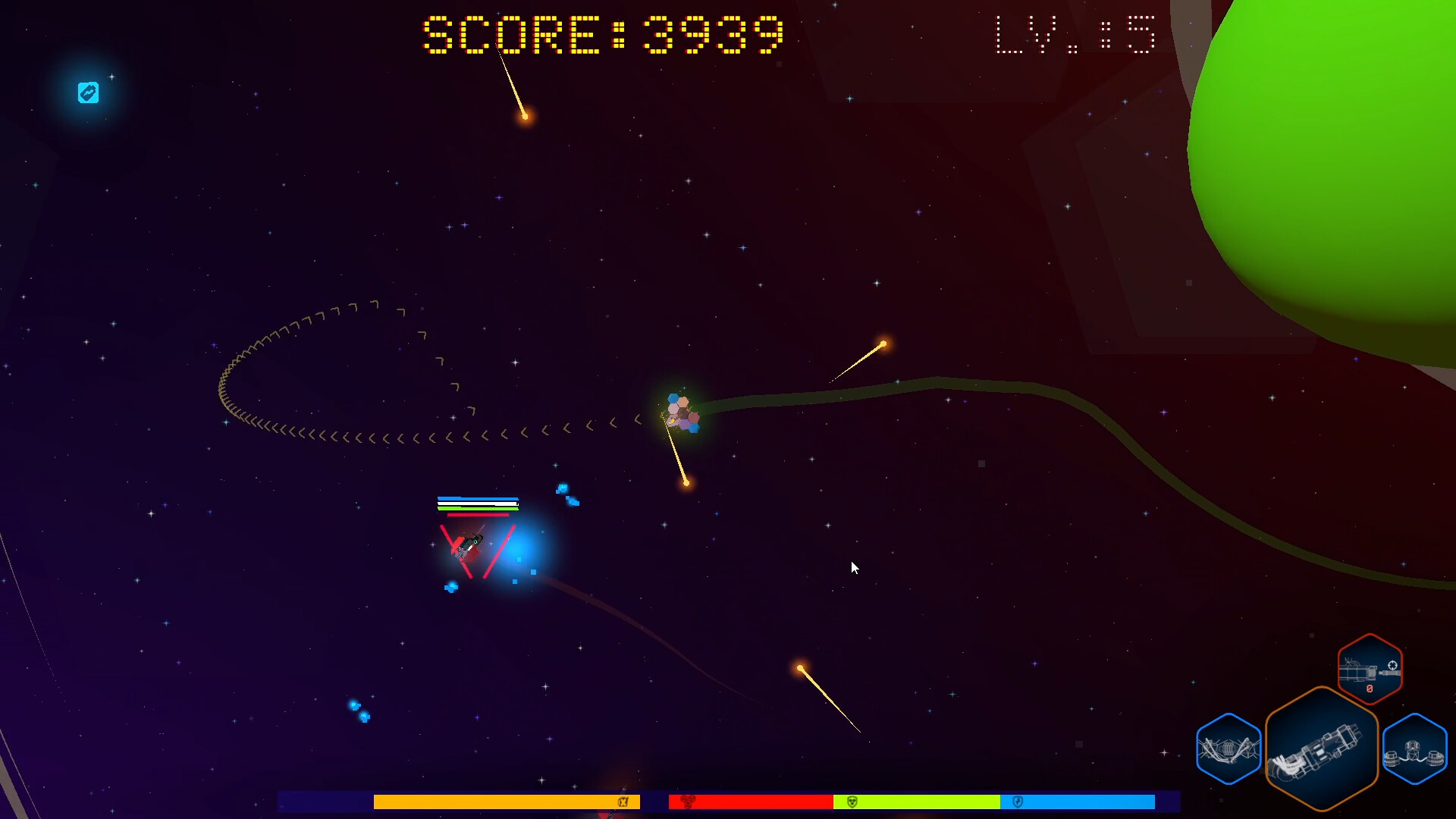Click the targeting reticle inside the red hexagon

coord(1393,666)
